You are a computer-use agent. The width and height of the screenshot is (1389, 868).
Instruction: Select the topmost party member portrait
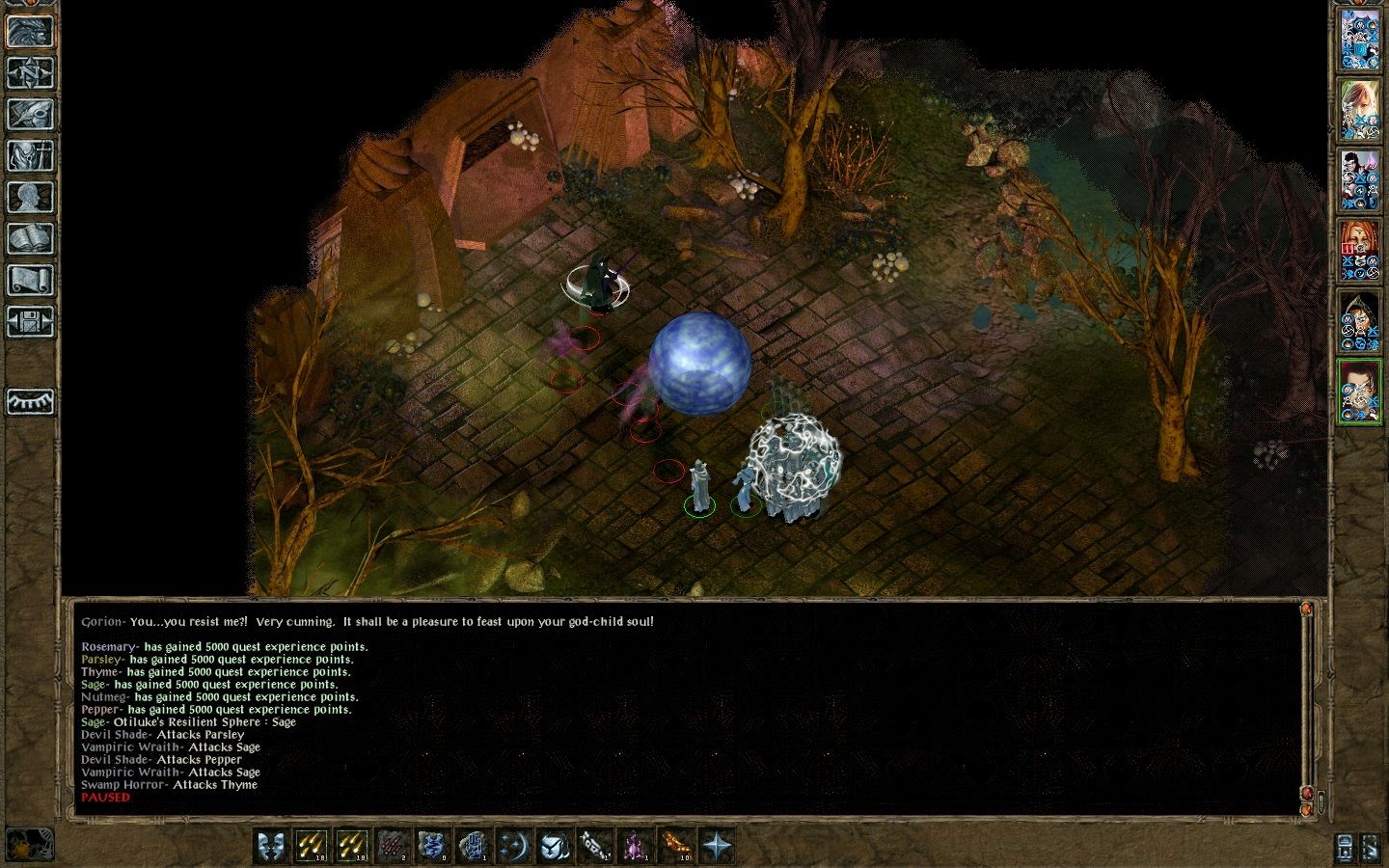coord(1360,39)
